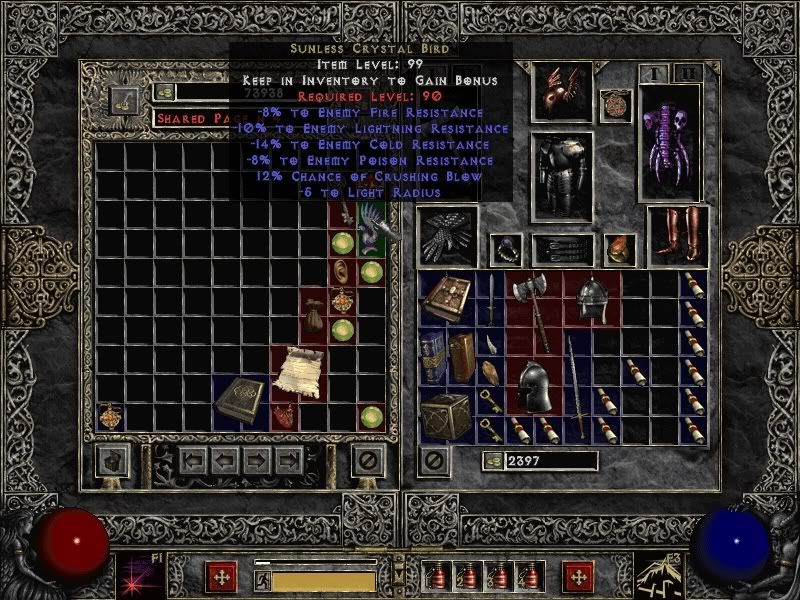Screen dimensions: 800x600
Task: Switch to weapon set II
Action: pyautogui.click(x=686, y=73)
